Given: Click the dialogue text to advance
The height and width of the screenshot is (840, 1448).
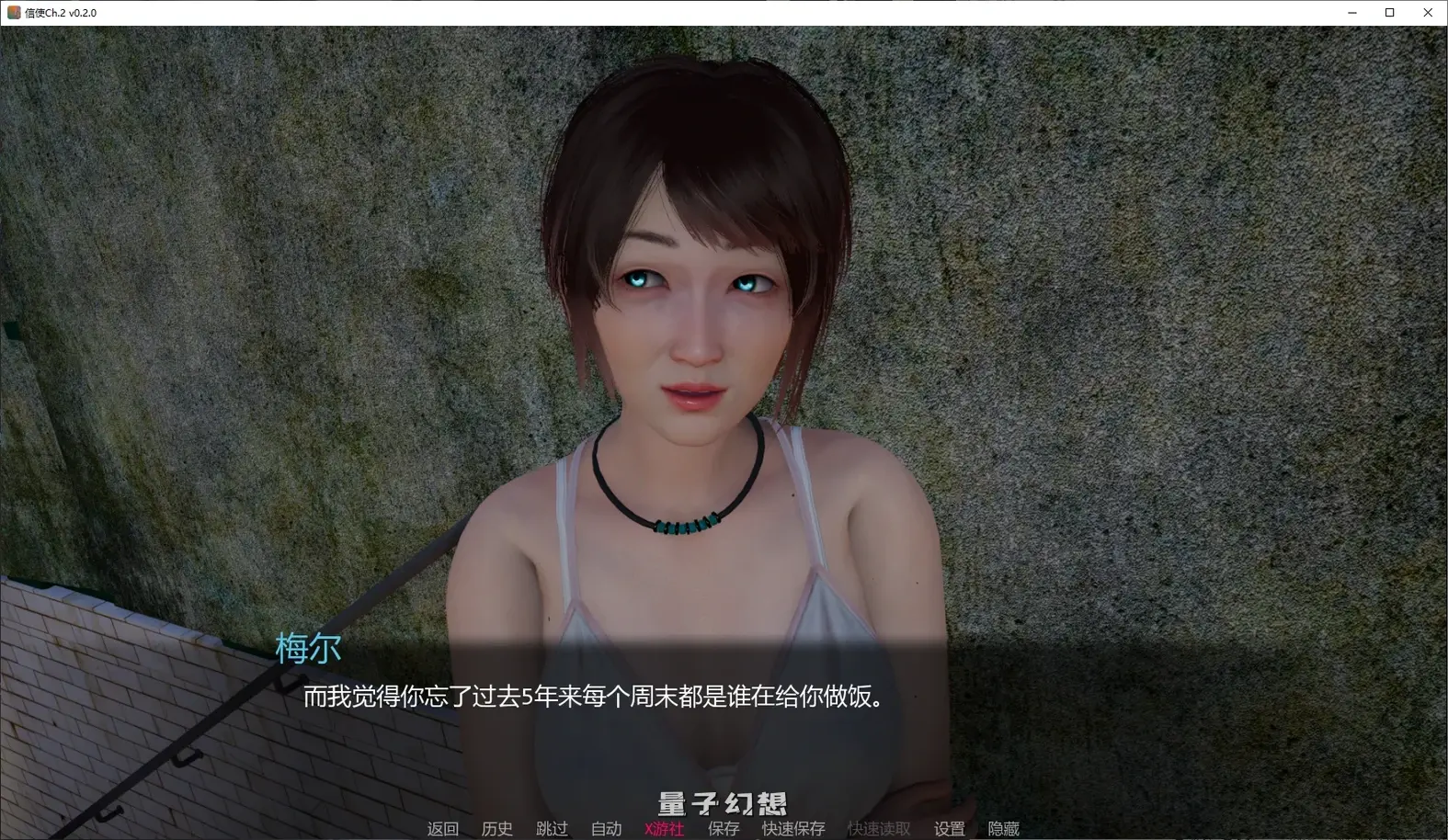Looking at the screenshot, I should (592, 697).
